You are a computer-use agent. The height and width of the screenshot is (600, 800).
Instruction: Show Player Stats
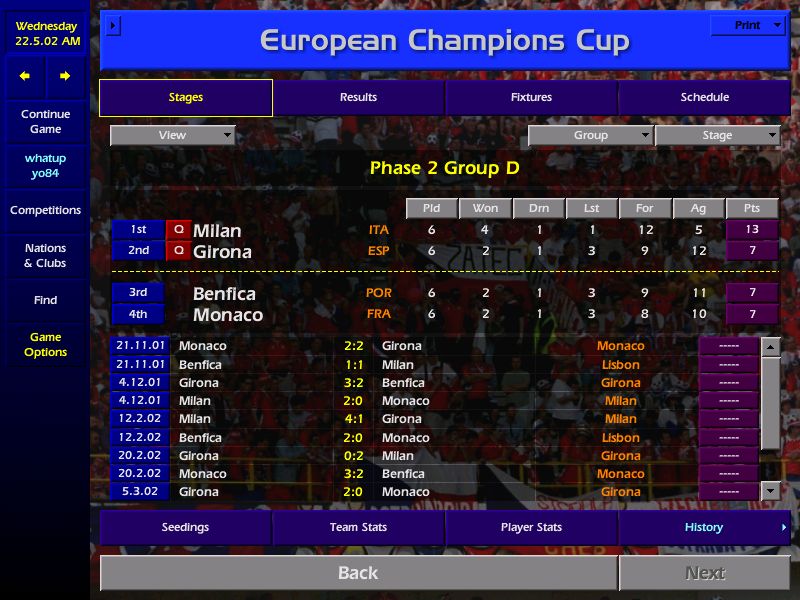(x=531, y=527)
